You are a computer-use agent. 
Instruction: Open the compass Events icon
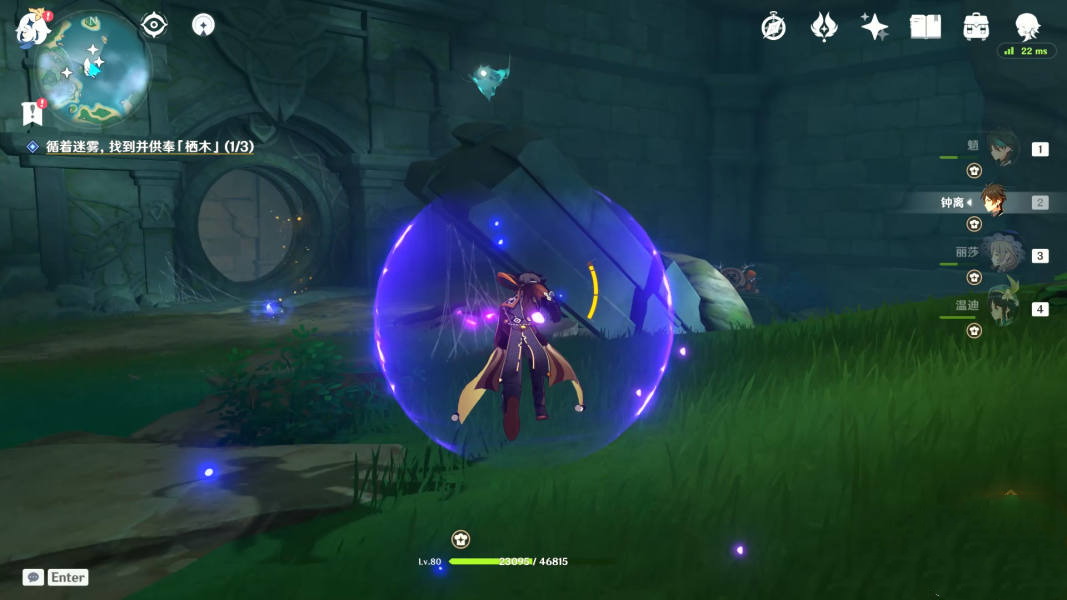(773, 27)
